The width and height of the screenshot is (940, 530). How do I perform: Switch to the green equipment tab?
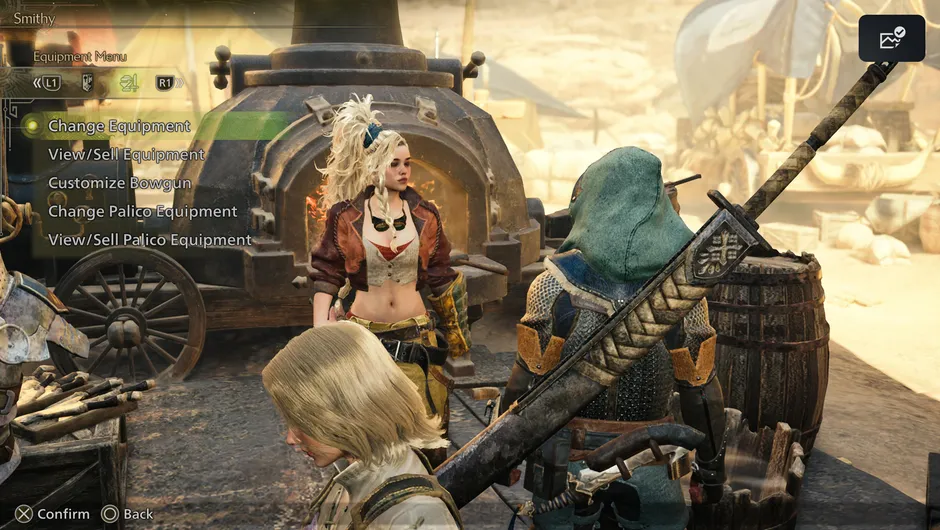coord(128,83)
